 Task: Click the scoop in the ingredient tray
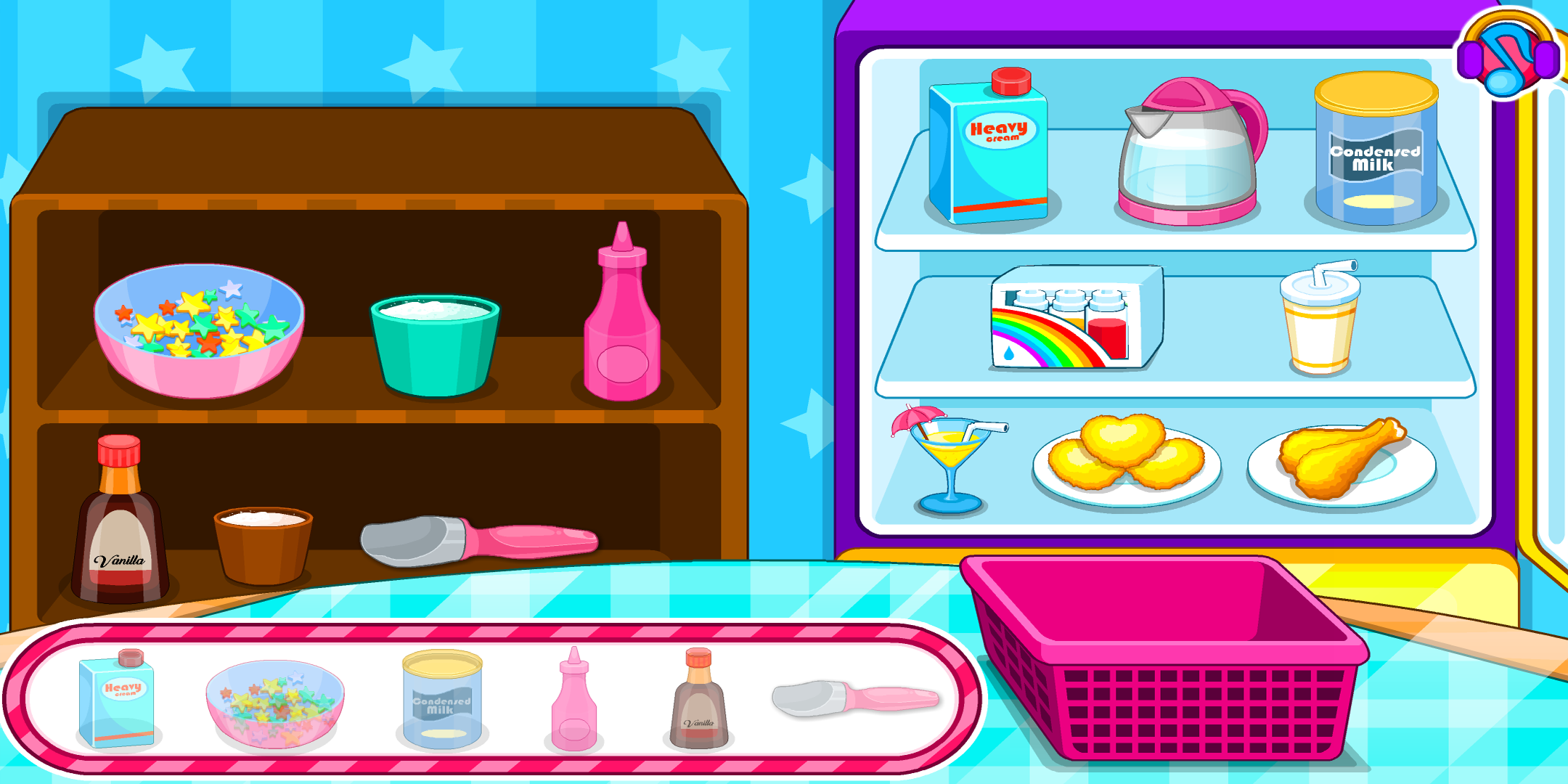pyautogui.click(x=828, y=697)
